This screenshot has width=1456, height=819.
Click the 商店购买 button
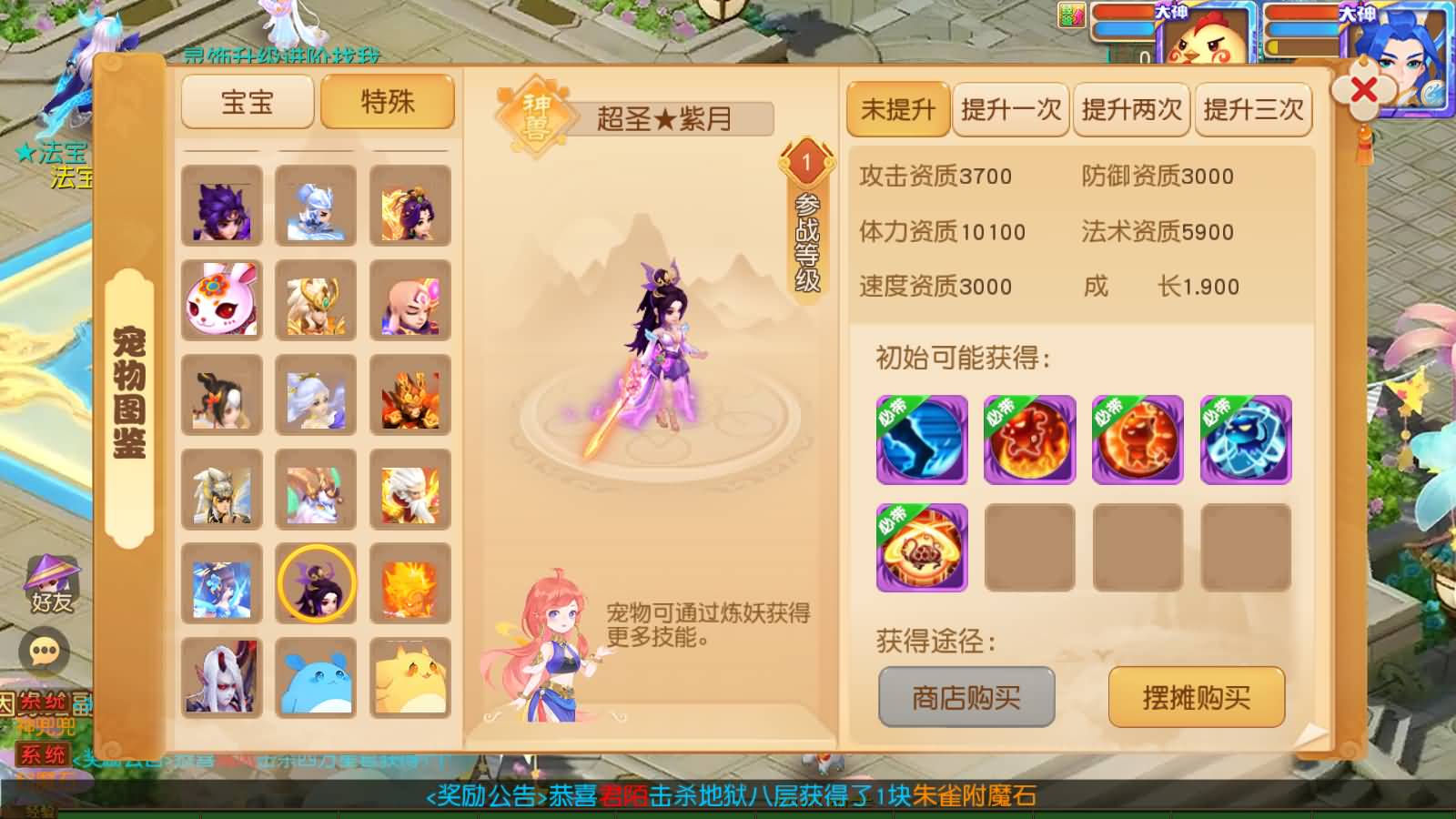pyautogui.click(x=966, y=695)
